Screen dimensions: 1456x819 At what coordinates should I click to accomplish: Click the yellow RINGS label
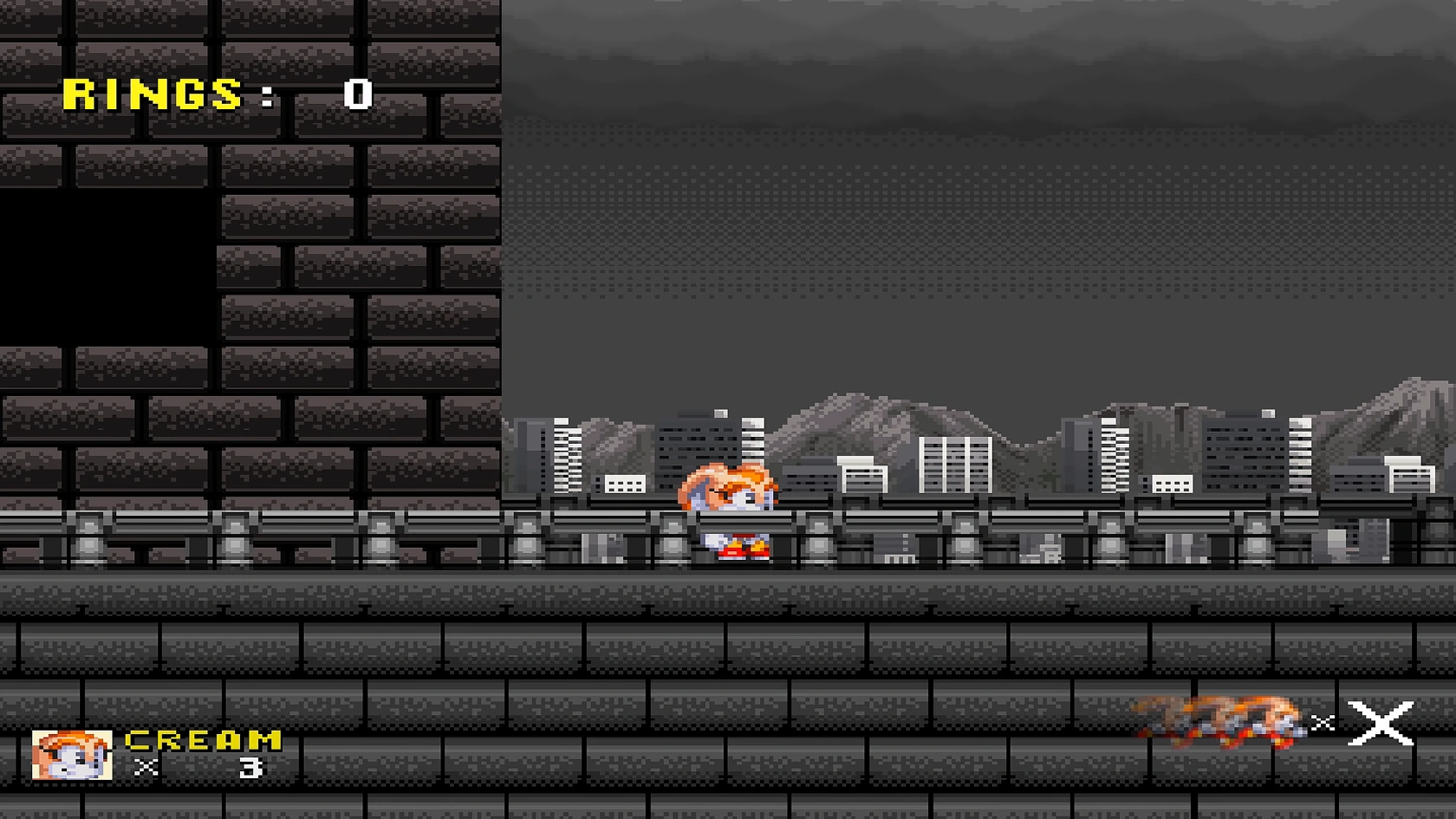click(x=152, y=93)
